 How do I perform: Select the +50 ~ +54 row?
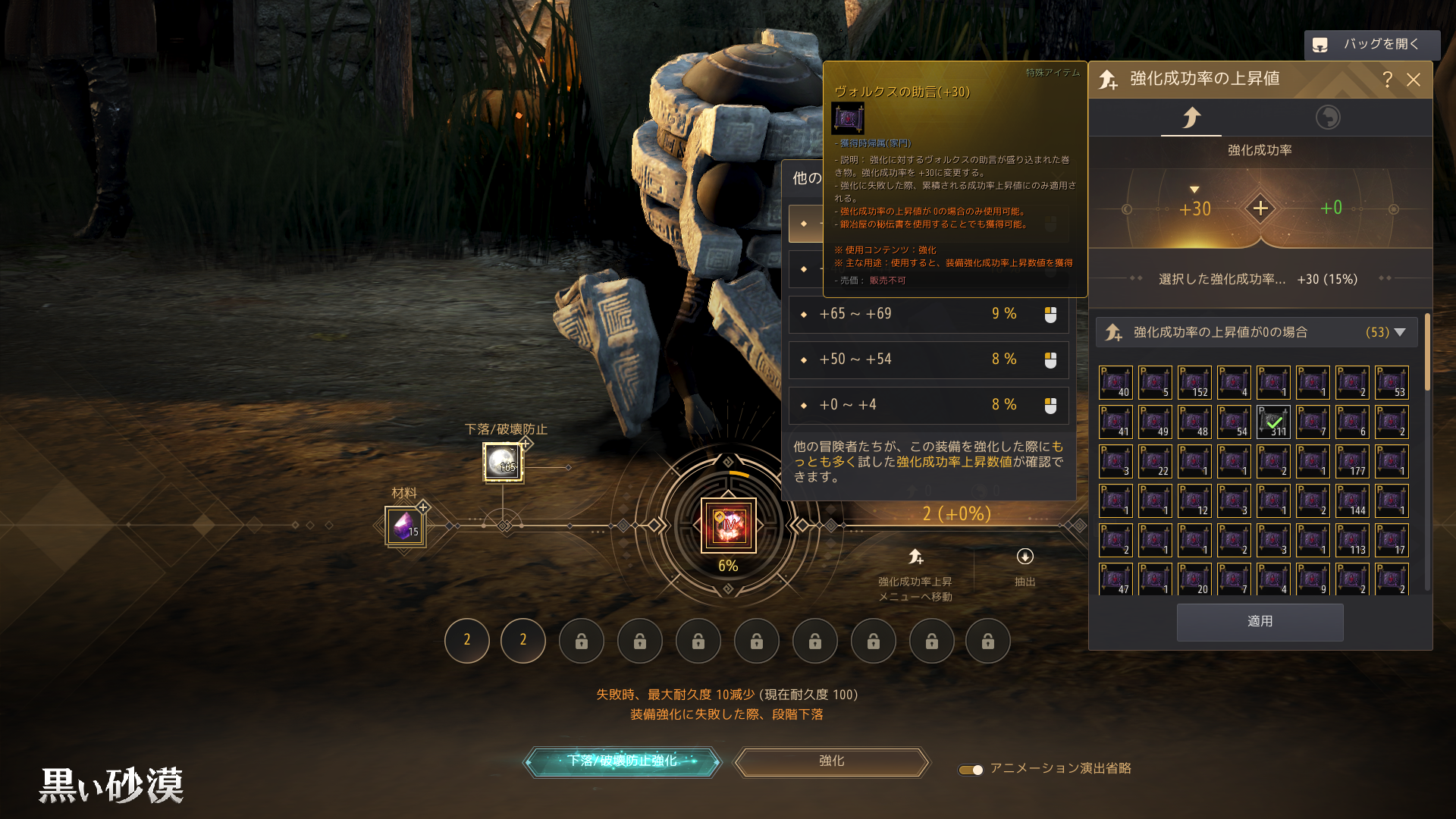928,359
